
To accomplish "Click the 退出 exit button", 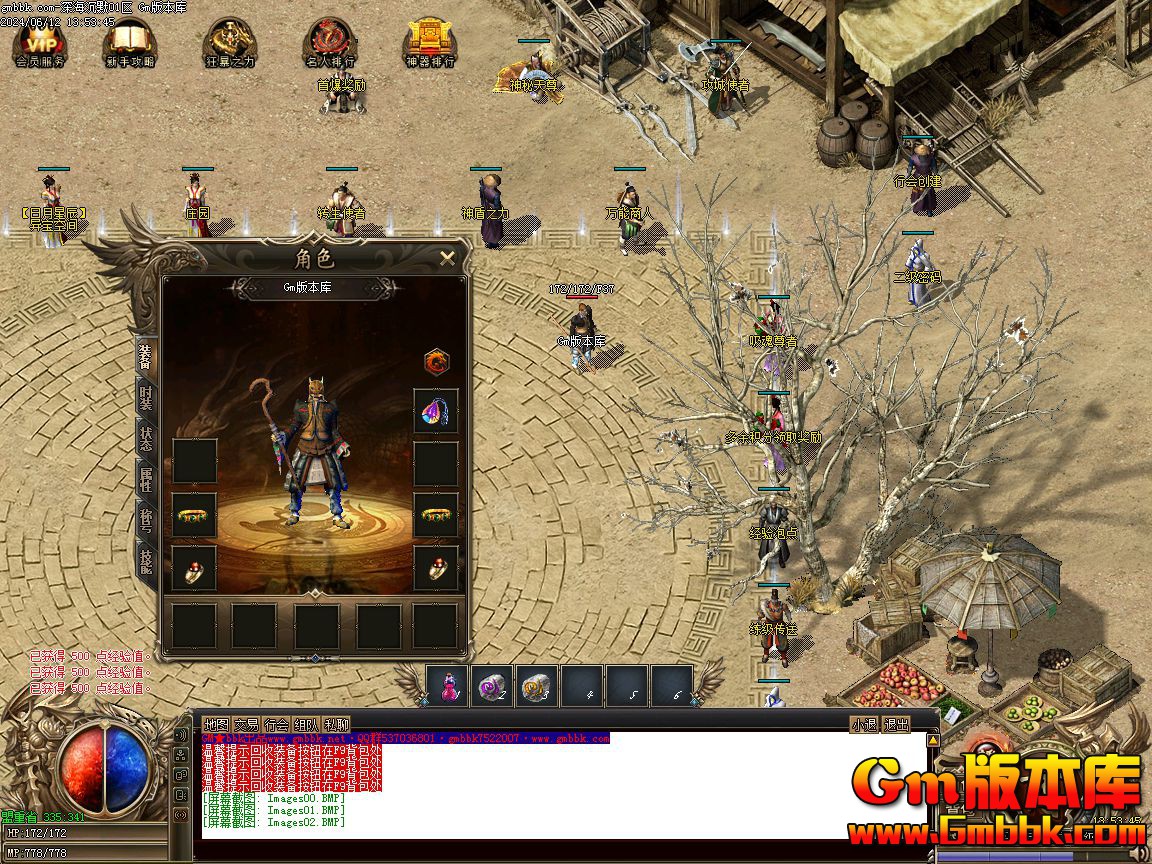I will coord(896,725).
